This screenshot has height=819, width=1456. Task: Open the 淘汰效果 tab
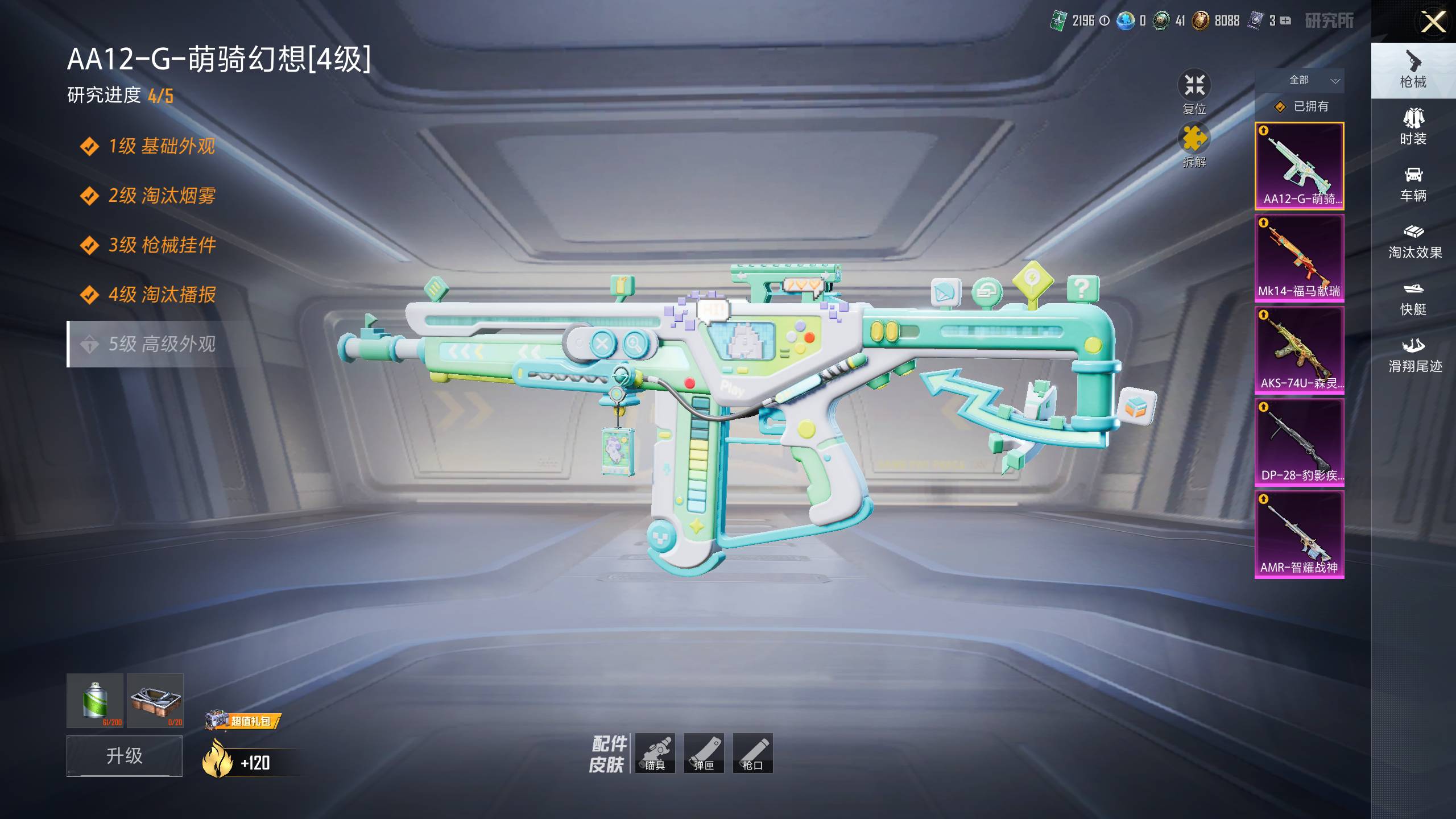click(x=1414, y=241)
